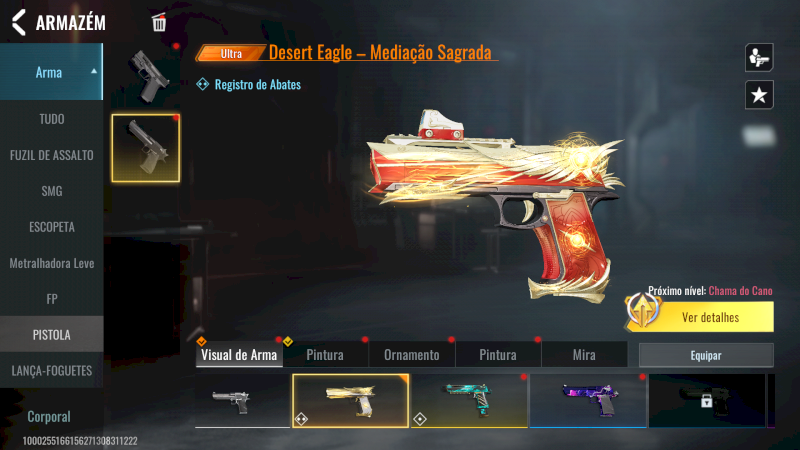Choose the SMG category
The width and height of the screenshot is (800, 450).
[x=51, y=191]
